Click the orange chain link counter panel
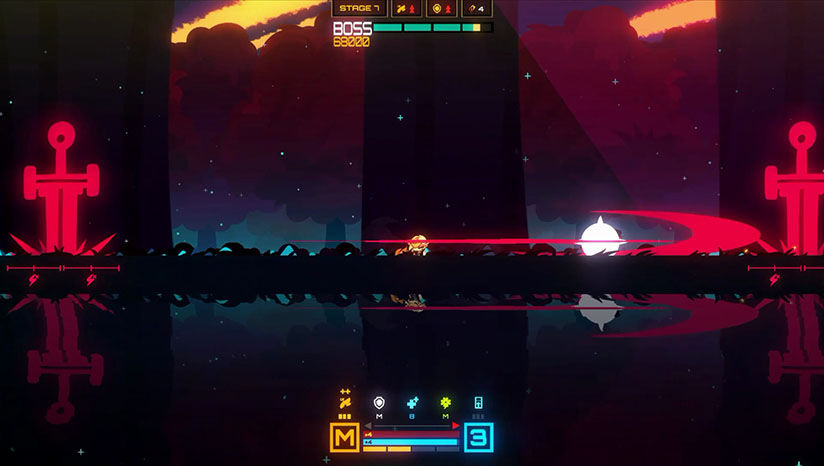824x466 pixels. click(x=475, y=9)
